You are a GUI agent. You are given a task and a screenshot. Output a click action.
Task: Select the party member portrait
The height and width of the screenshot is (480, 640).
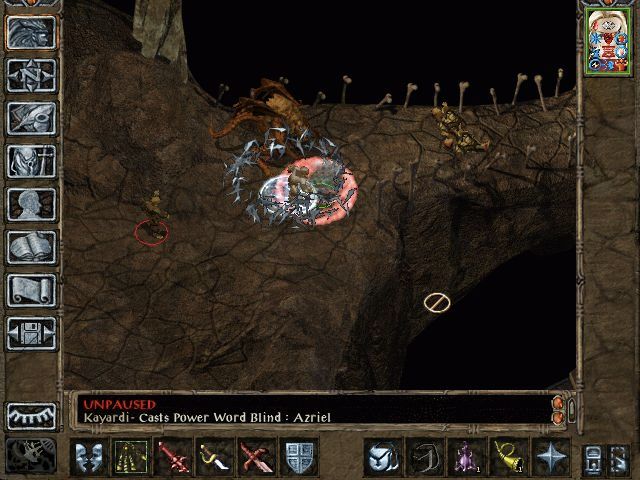[x=604, y=43]
